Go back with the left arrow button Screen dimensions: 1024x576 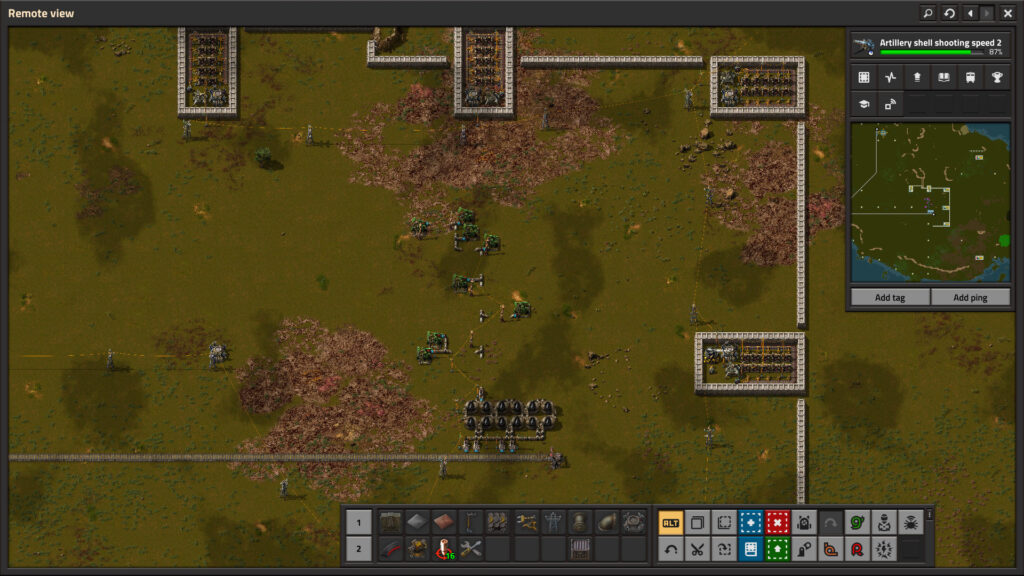(x=969, y=13)
